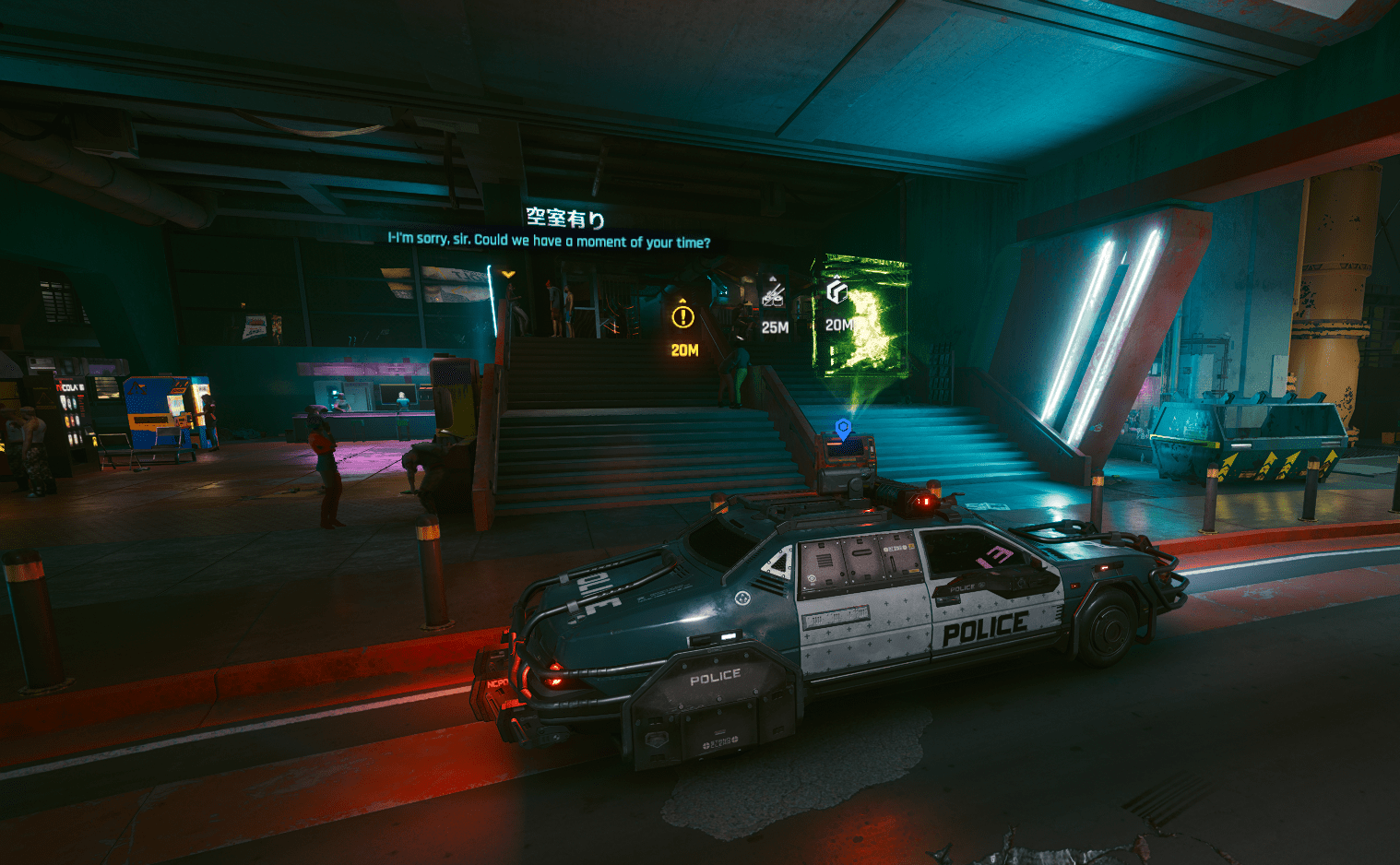This screenshot has width=1400, height=865.
Task: Select the blue fast travel pin
Action: click(x=842, y=429)
